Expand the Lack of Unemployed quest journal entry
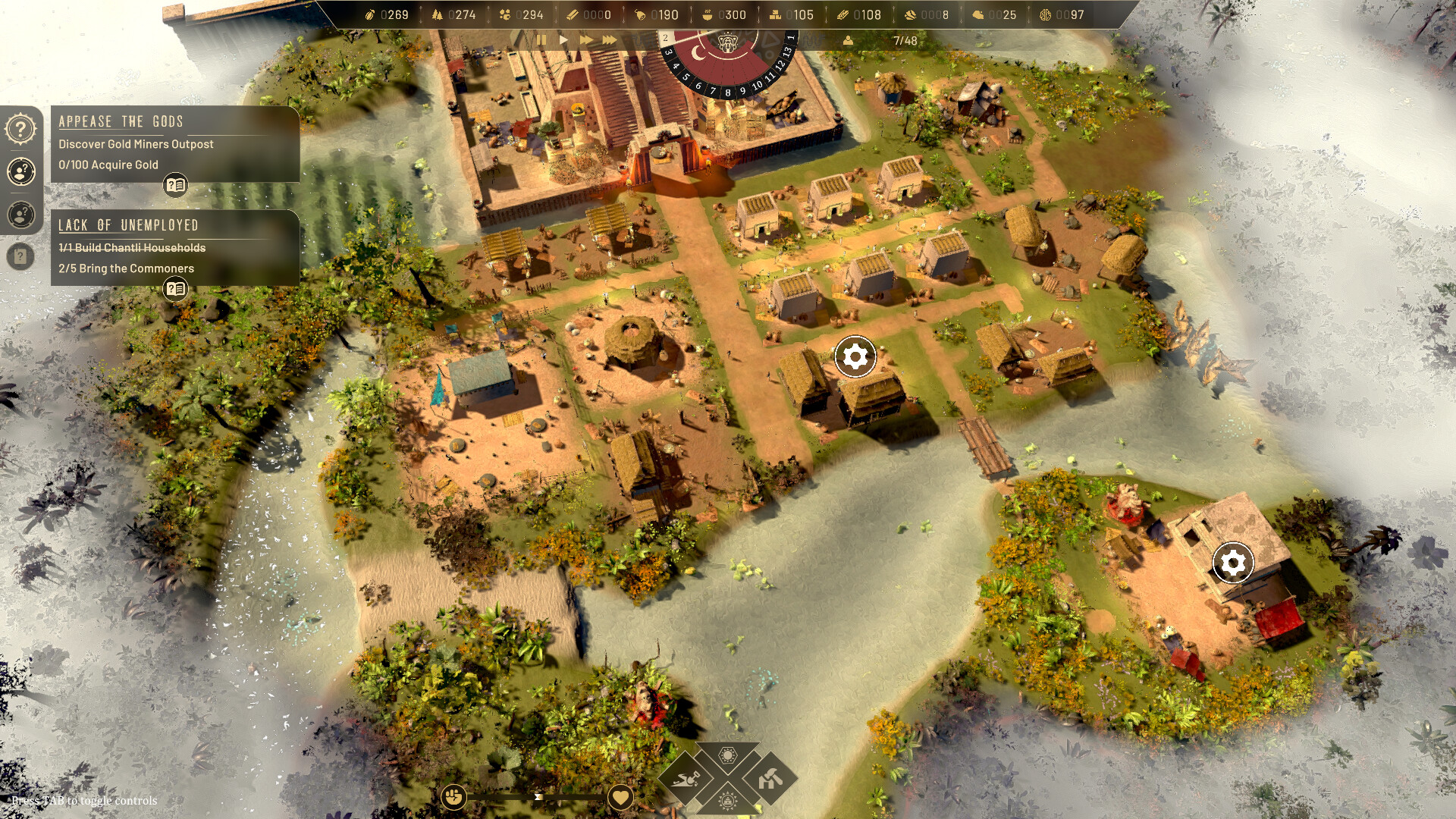The height and width of the screenshot is (819, 1456). [x=176, y=288]
